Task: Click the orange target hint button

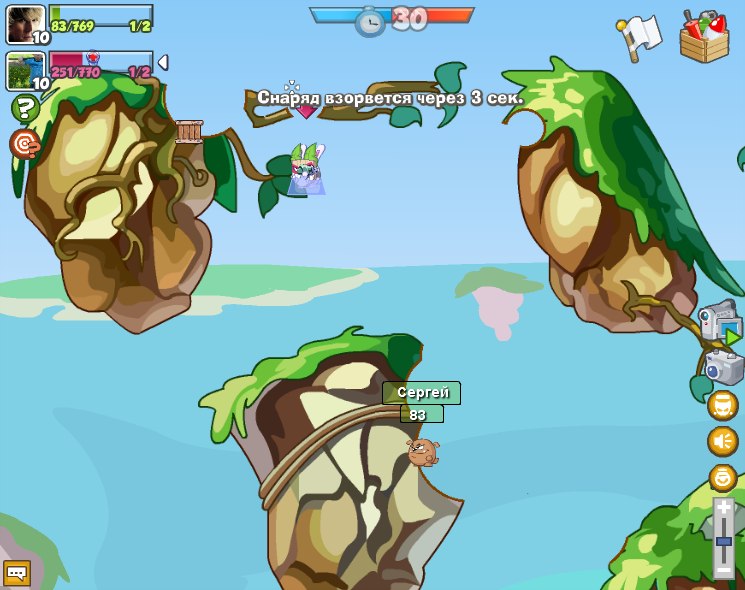Action: pos(24,144)
